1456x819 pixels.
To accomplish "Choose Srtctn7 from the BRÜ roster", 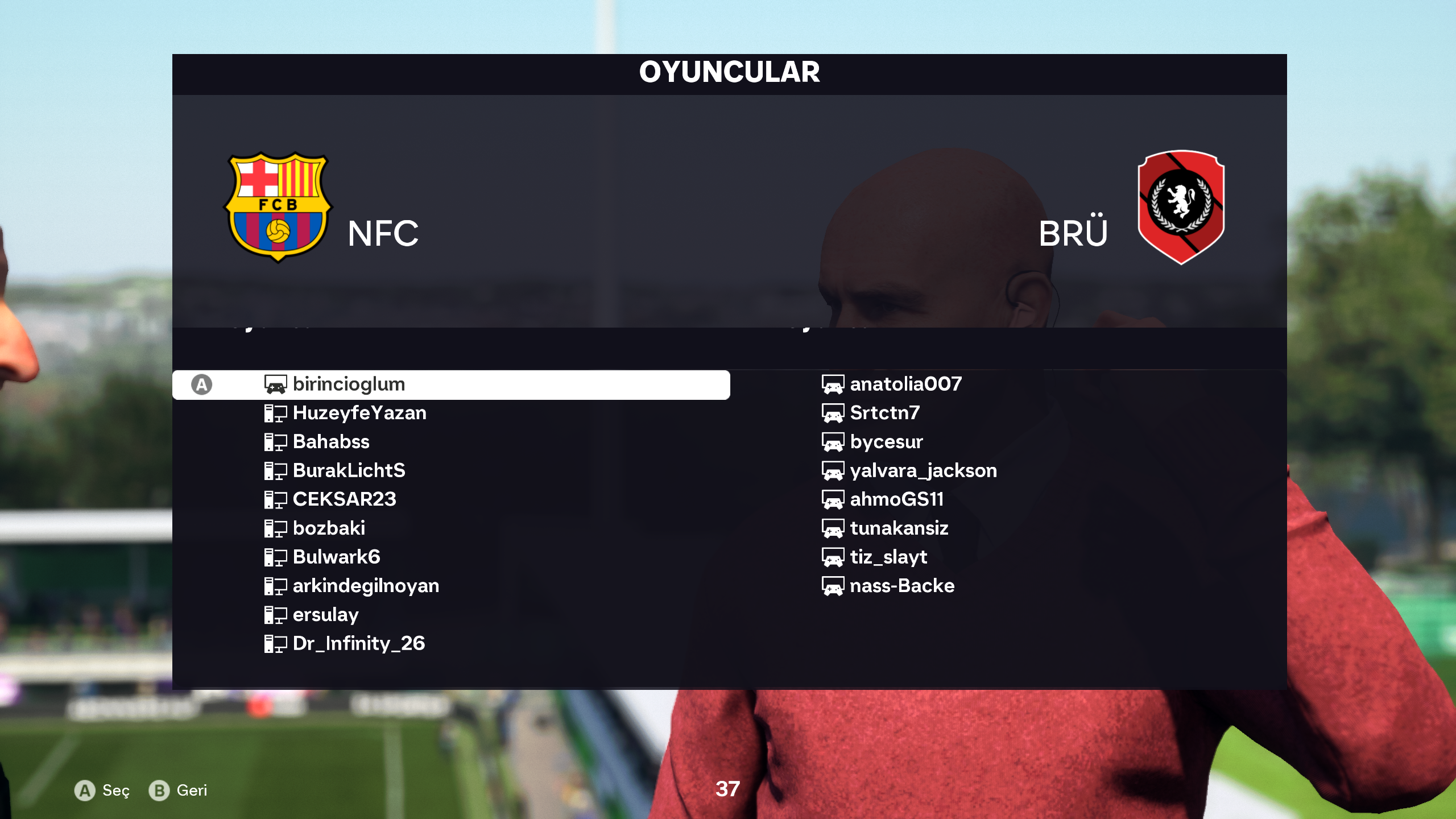I will pyautogui.click(x=884, y=413).
